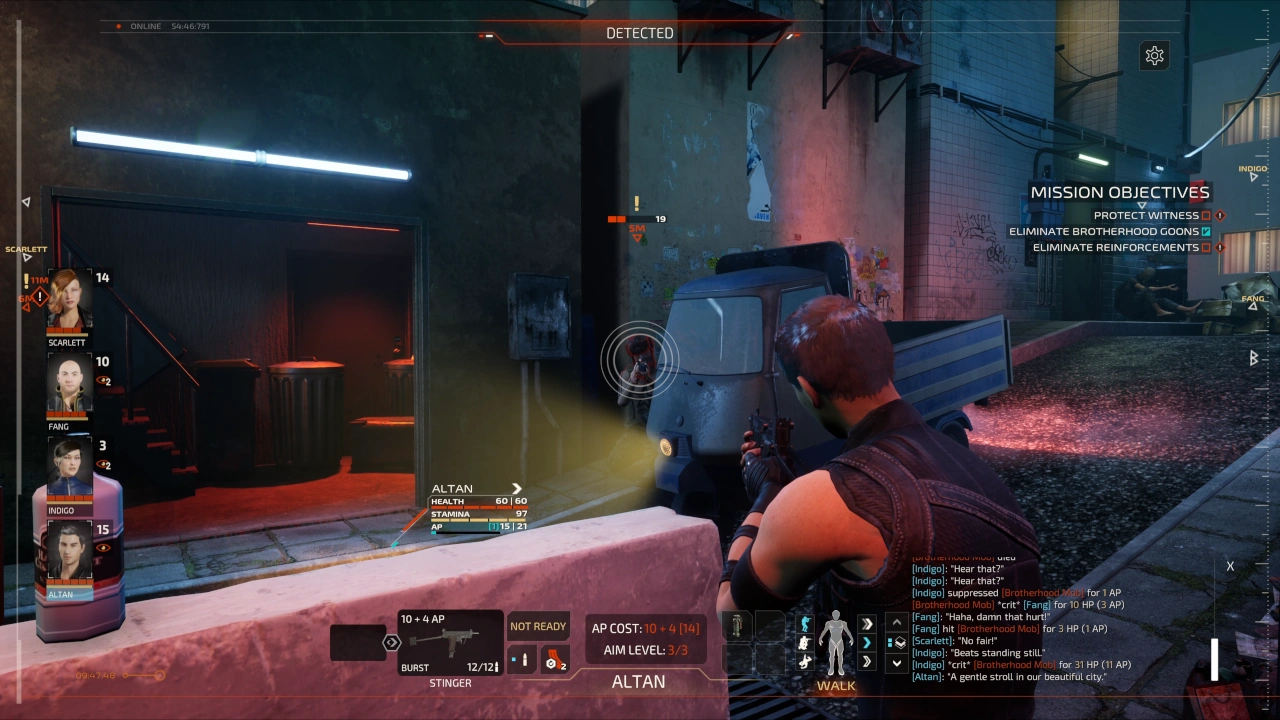Click the reload magazine icon
Screen dimensions: 1280x720
[554, 659]
